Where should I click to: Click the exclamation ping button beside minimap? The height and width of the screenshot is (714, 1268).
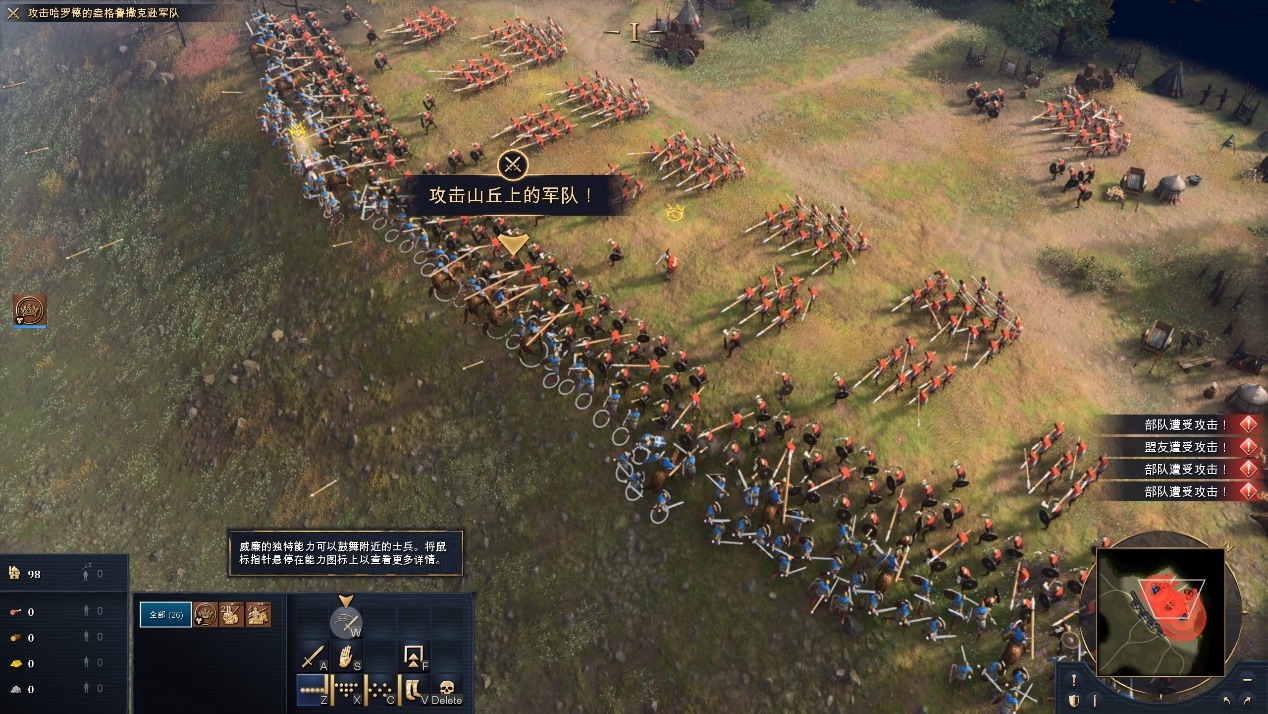[1073, 679]
